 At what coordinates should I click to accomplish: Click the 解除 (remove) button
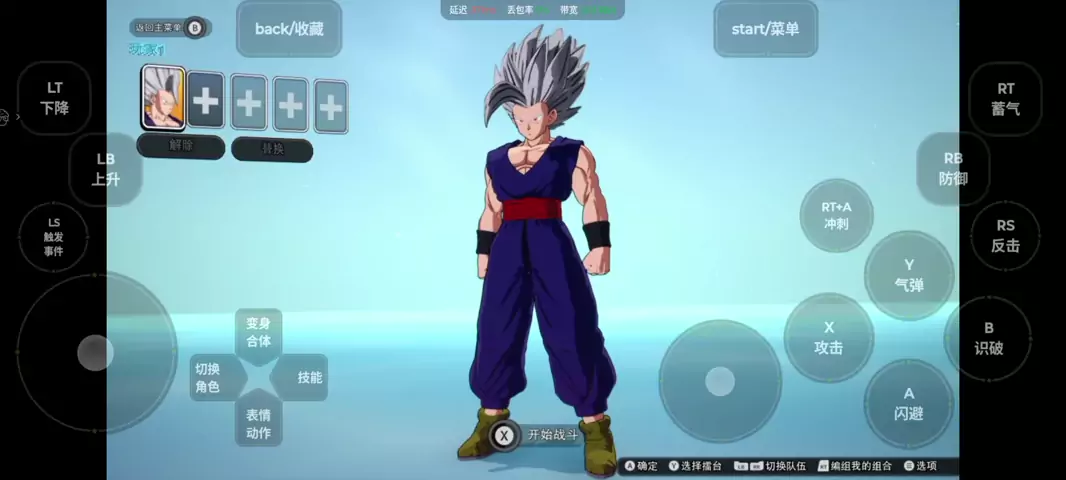click(x=181, y=146)
